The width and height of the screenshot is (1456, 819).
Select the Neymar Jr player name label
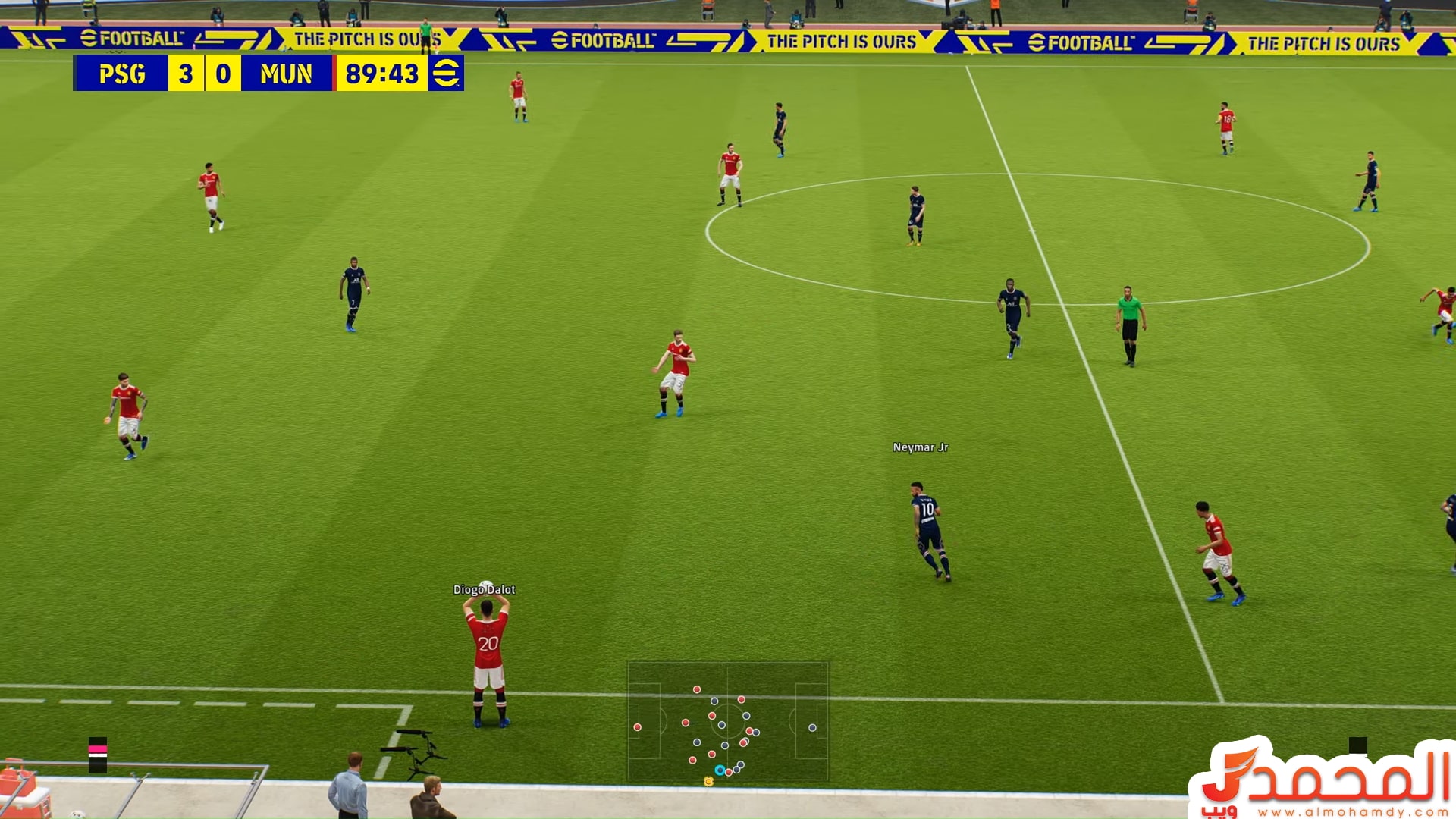[x=920, y=447]
